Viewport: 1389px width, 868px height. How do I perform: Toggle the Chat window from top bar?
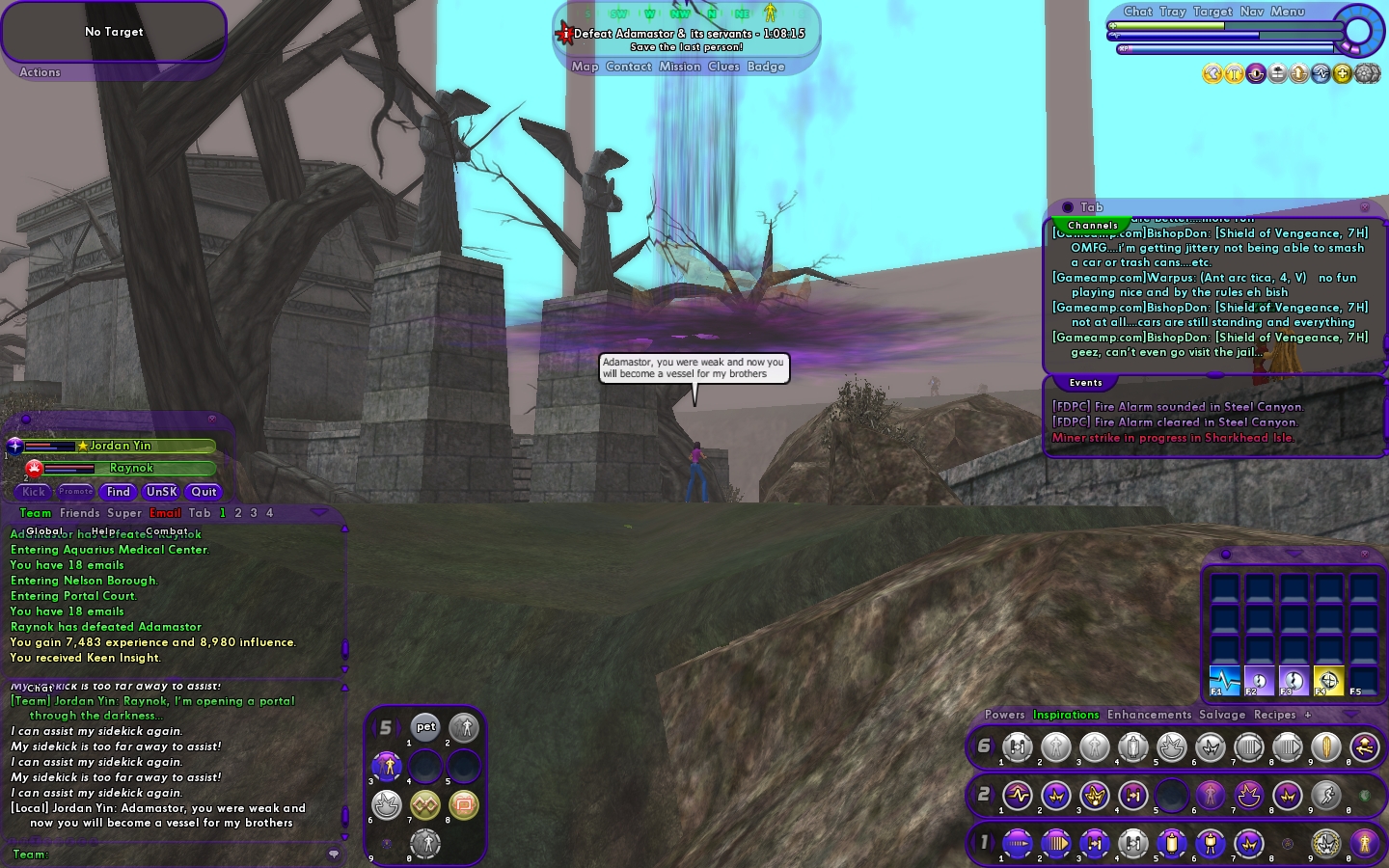point(1137,12)
